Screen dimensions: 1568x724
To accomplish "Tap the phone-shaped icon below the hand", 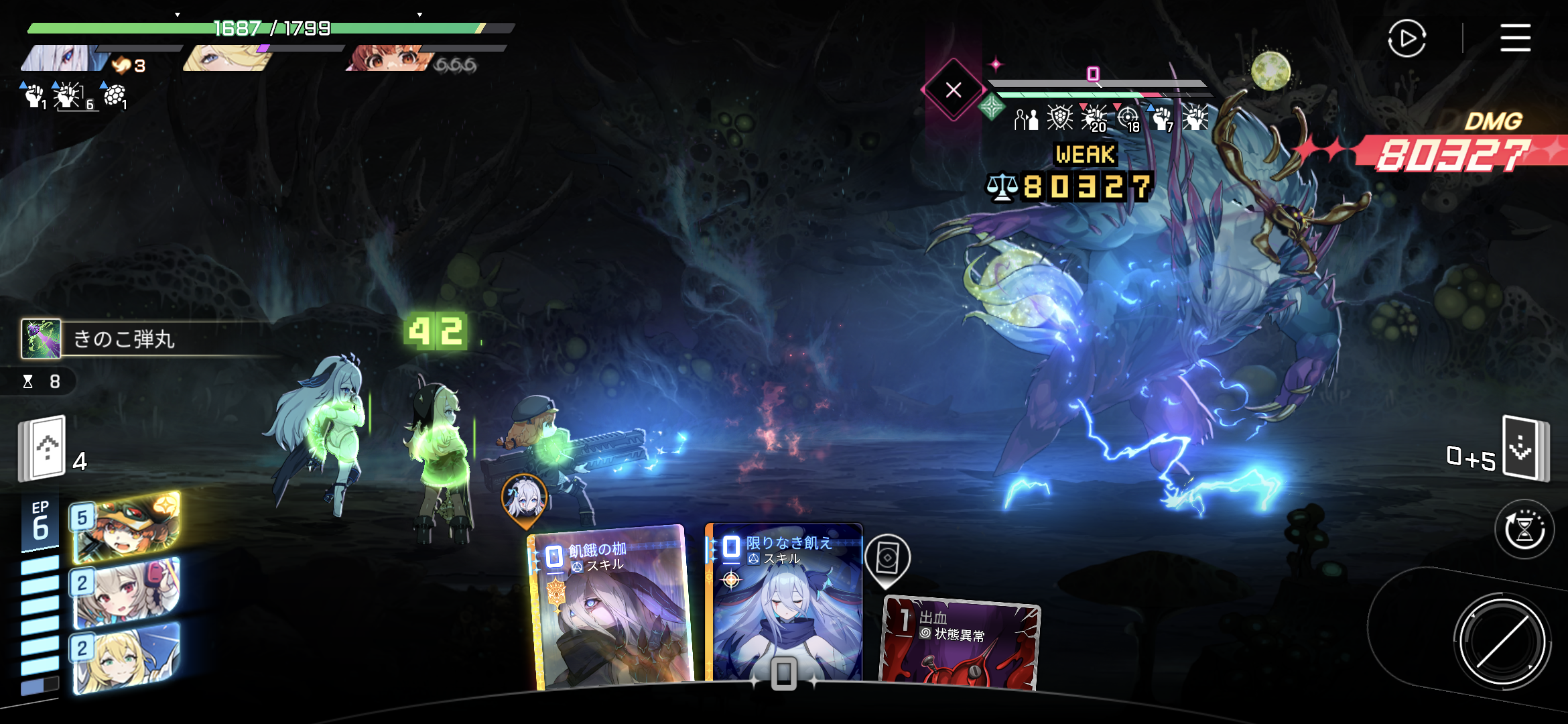I will (783, 674).
